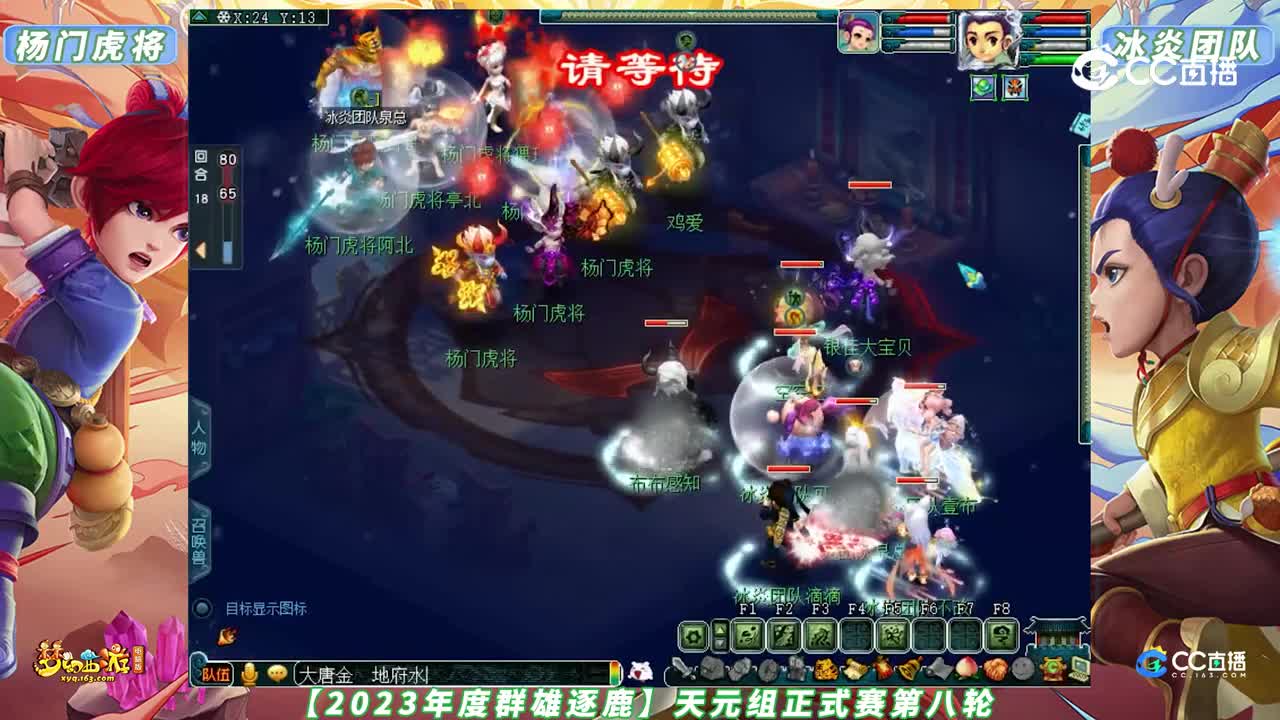The image size is (1280, 720).
Task: Open the chat channel selector showing 大唐金
Action: click(x=326, y=673)
